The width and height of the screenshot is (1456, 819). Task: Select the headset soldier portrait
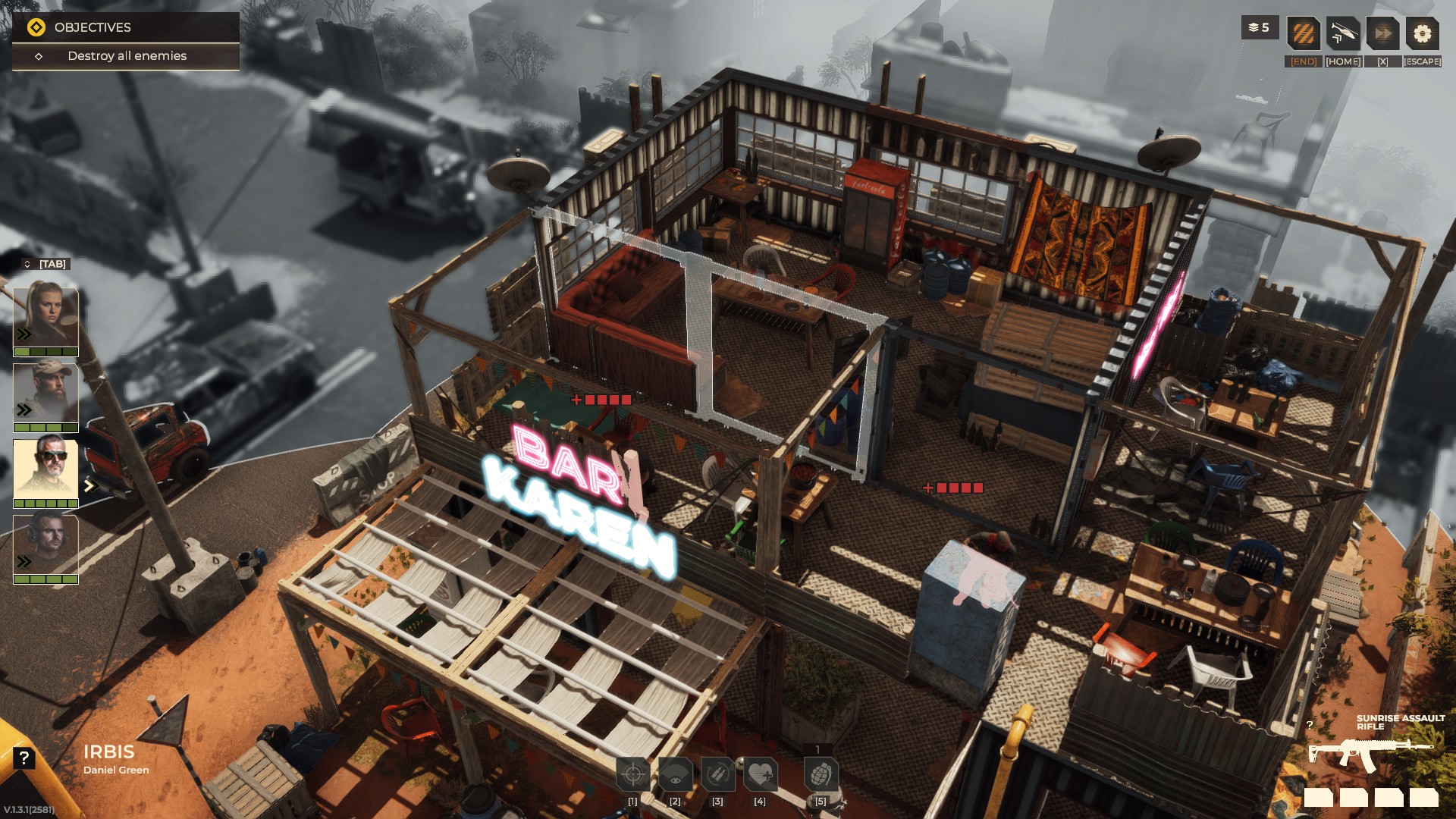[x=45, y=544]
